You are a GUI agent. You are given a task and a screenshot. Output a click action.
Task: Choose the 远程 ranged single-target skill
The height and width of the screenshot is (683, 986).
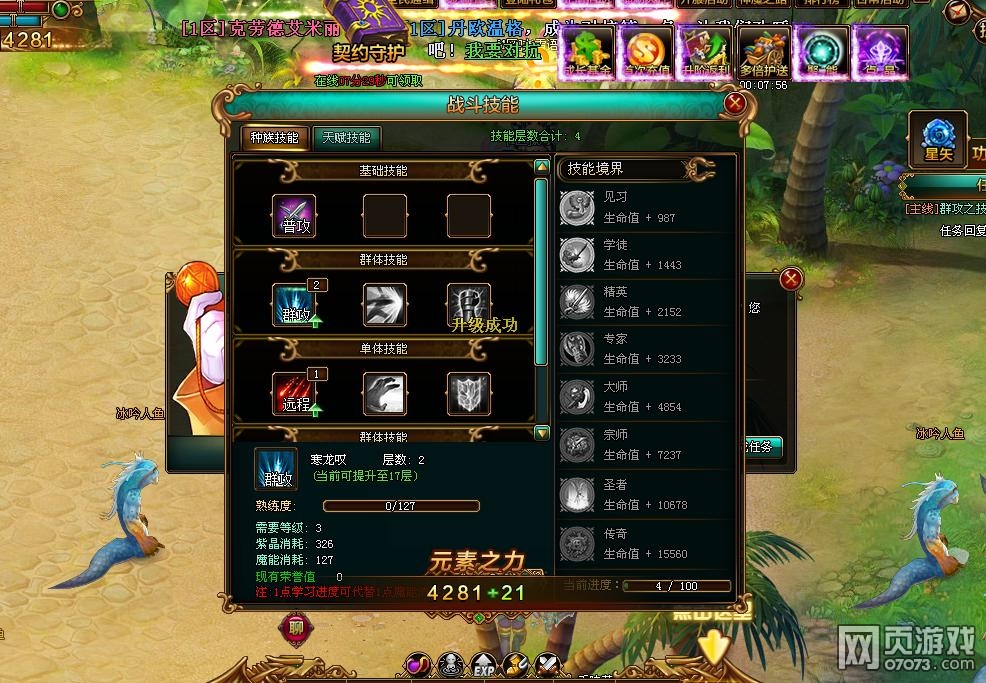[x=294, y=393]
